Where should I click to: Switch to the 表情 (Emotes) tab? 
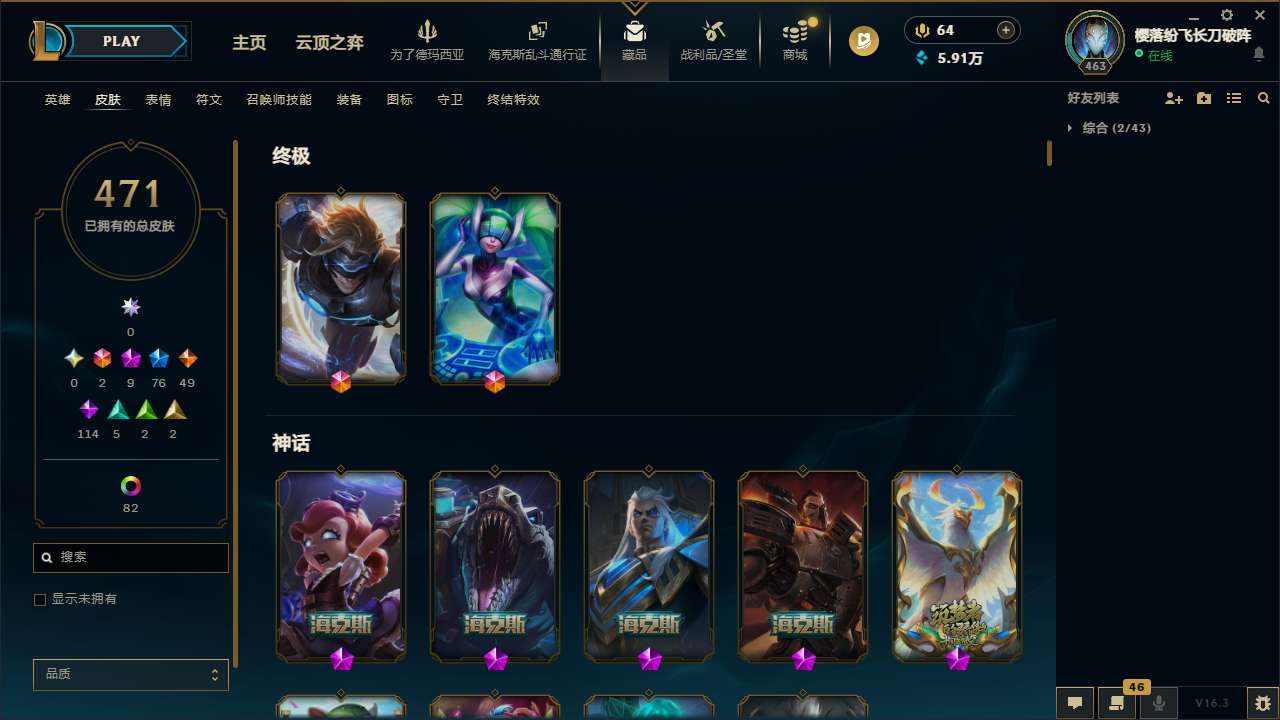point(157,99)
